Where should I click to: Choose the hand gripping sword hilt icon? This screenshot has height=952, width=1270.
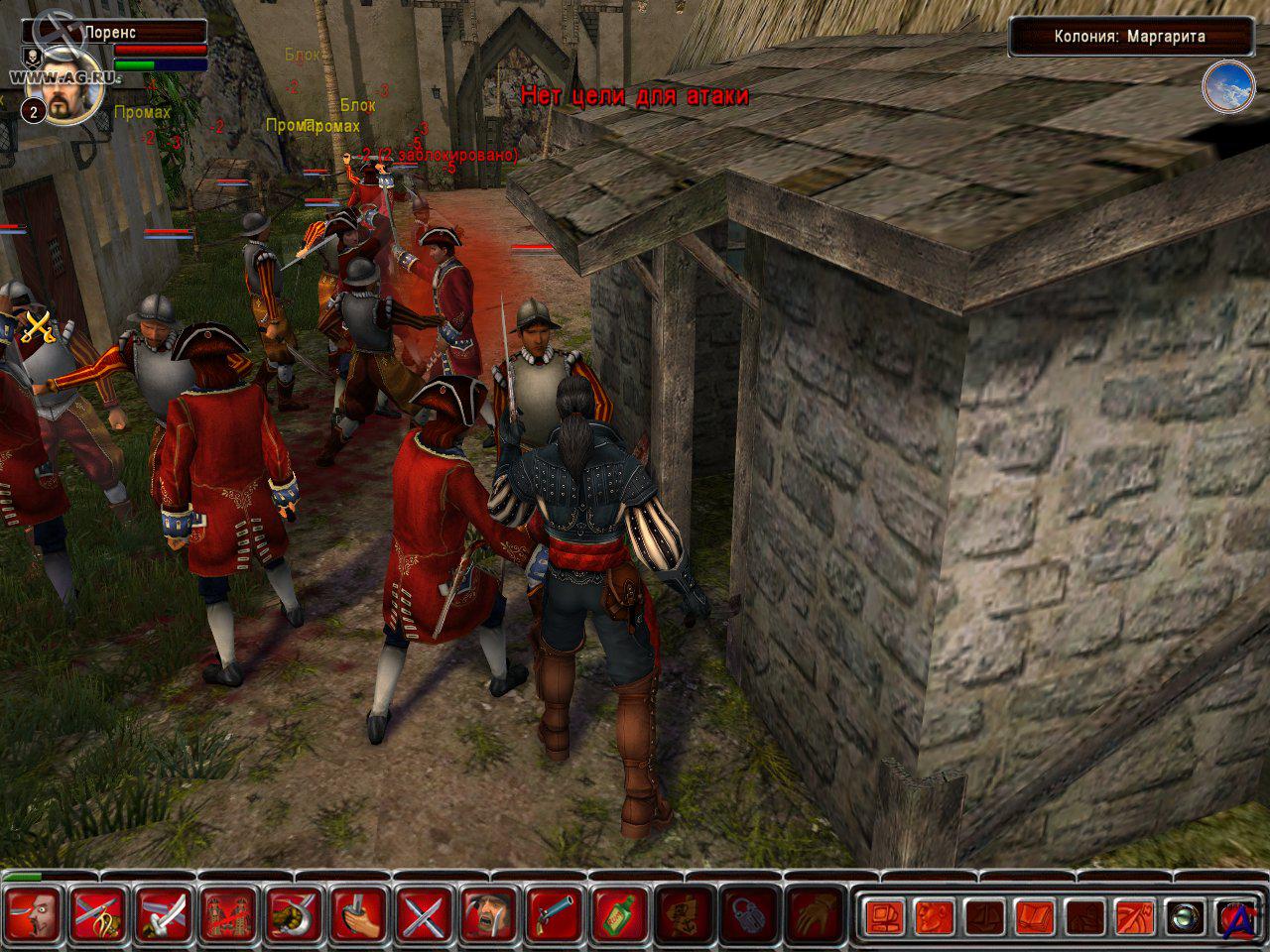(360, 913)
